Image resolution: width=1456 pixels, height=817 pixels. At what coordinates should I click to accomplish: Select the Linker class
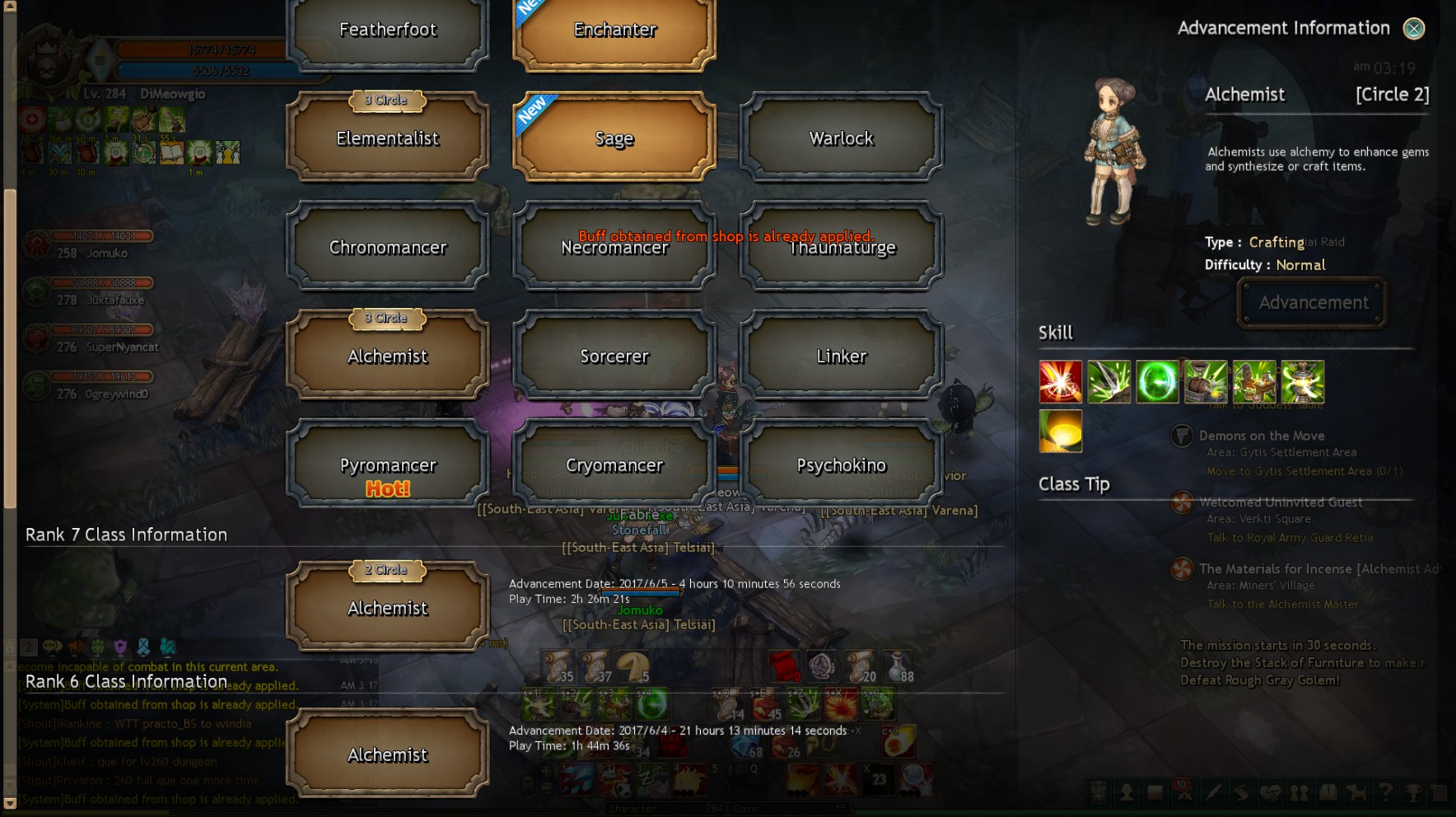pos(841,357)
